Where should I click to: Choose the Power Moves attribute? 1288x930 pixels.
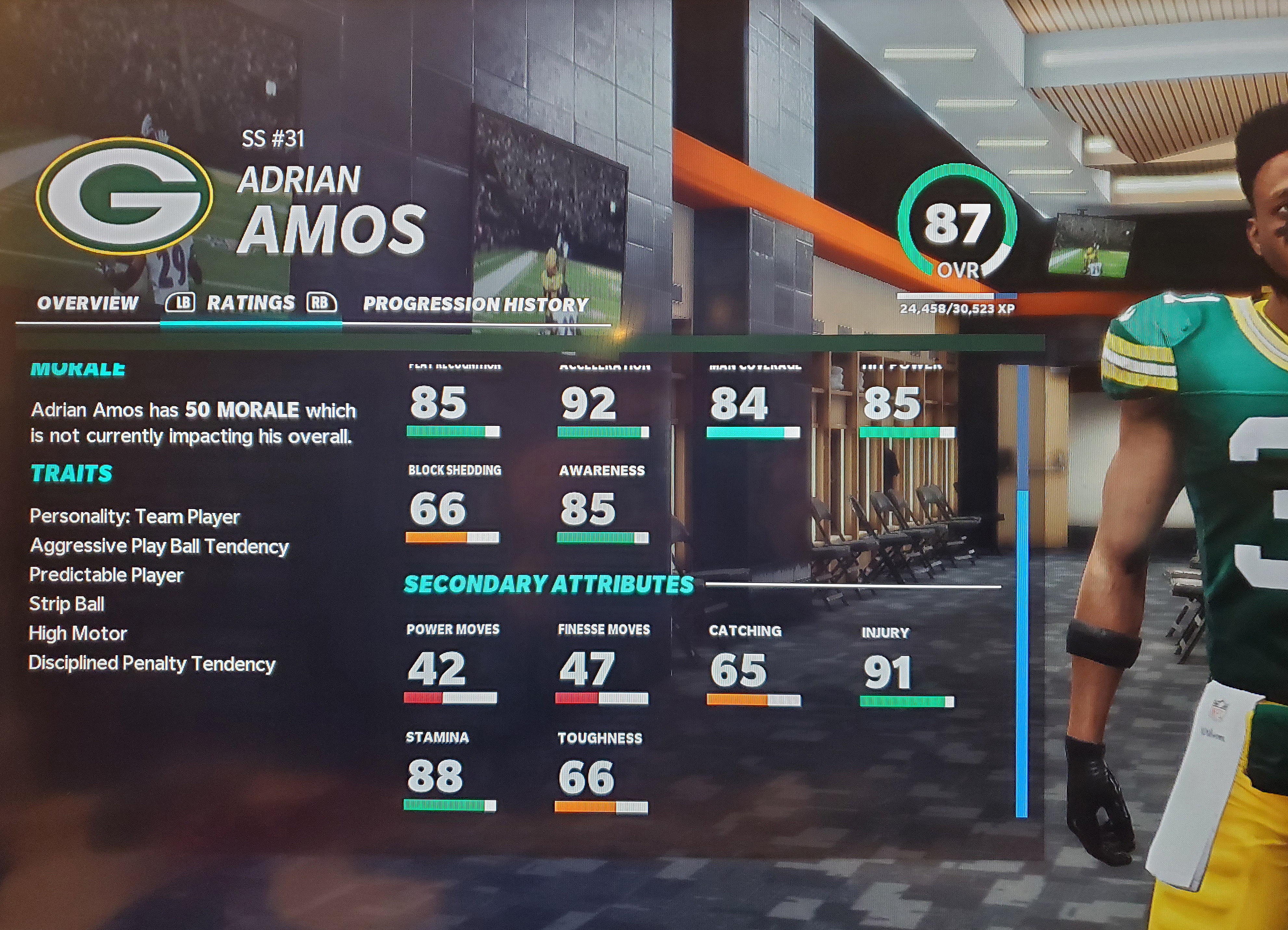(452, 664)
